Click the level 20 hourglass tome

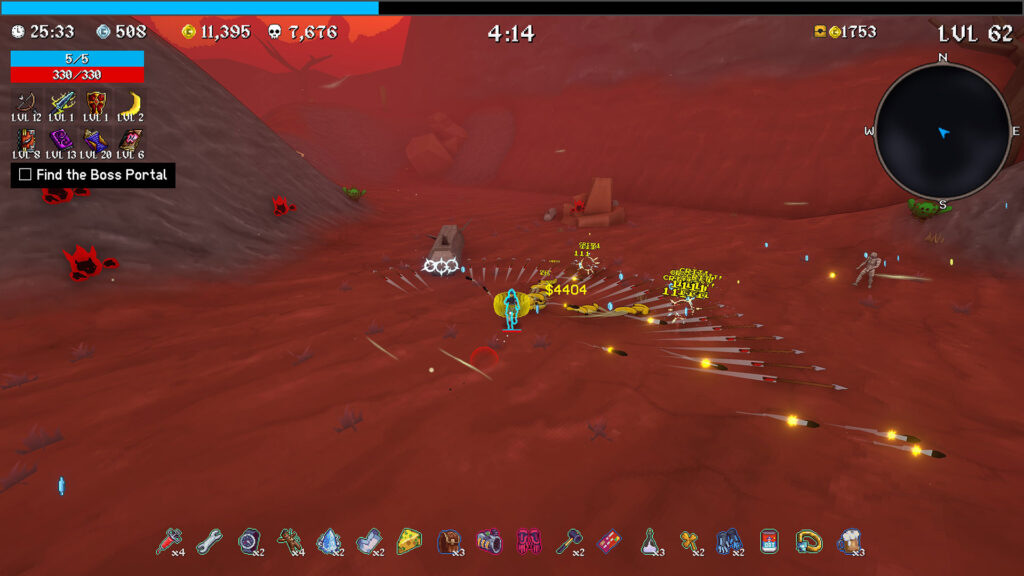[x=96, y=139]
